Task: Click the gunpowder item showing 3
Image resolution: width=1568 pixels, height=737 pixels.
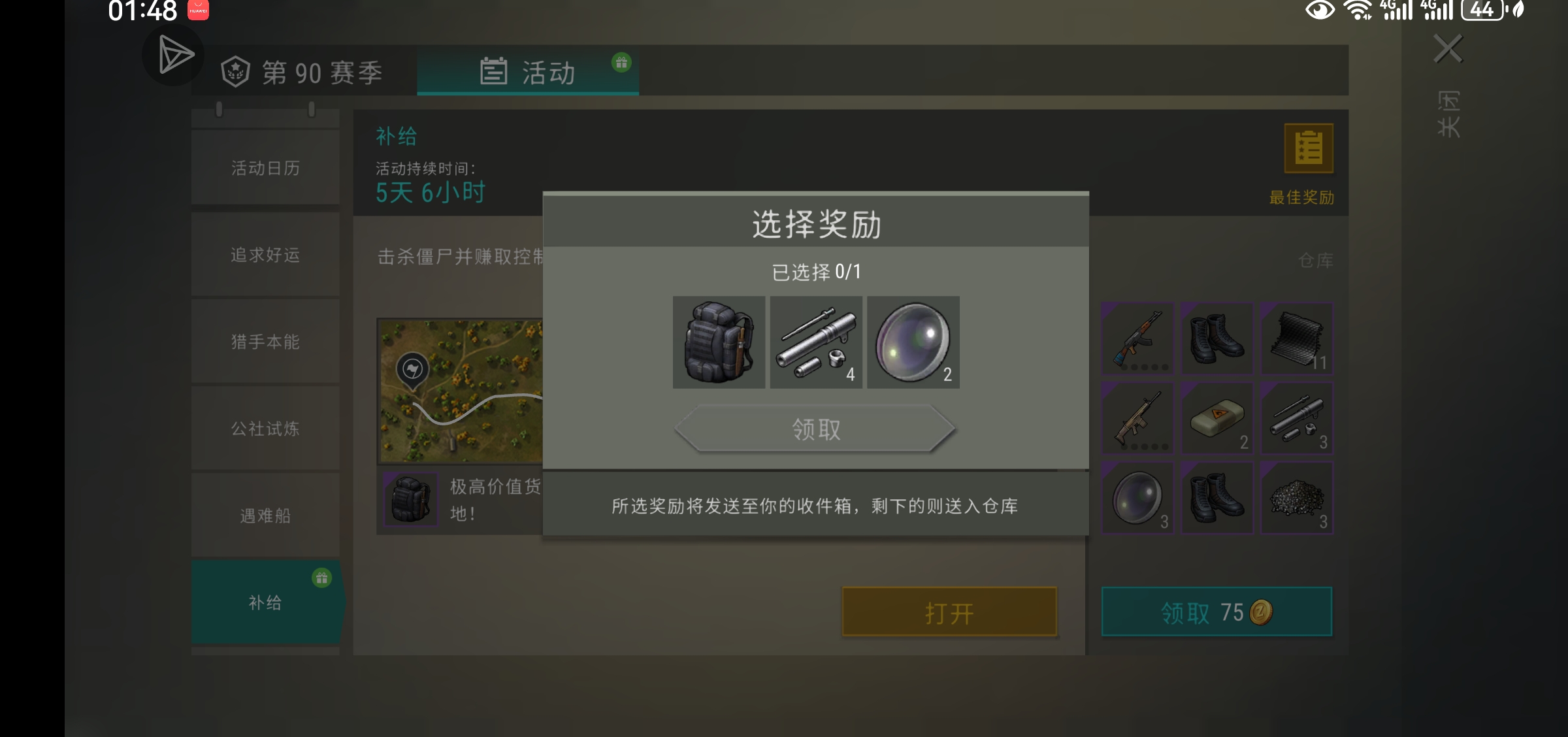Action: click(x=1297, y=499)
